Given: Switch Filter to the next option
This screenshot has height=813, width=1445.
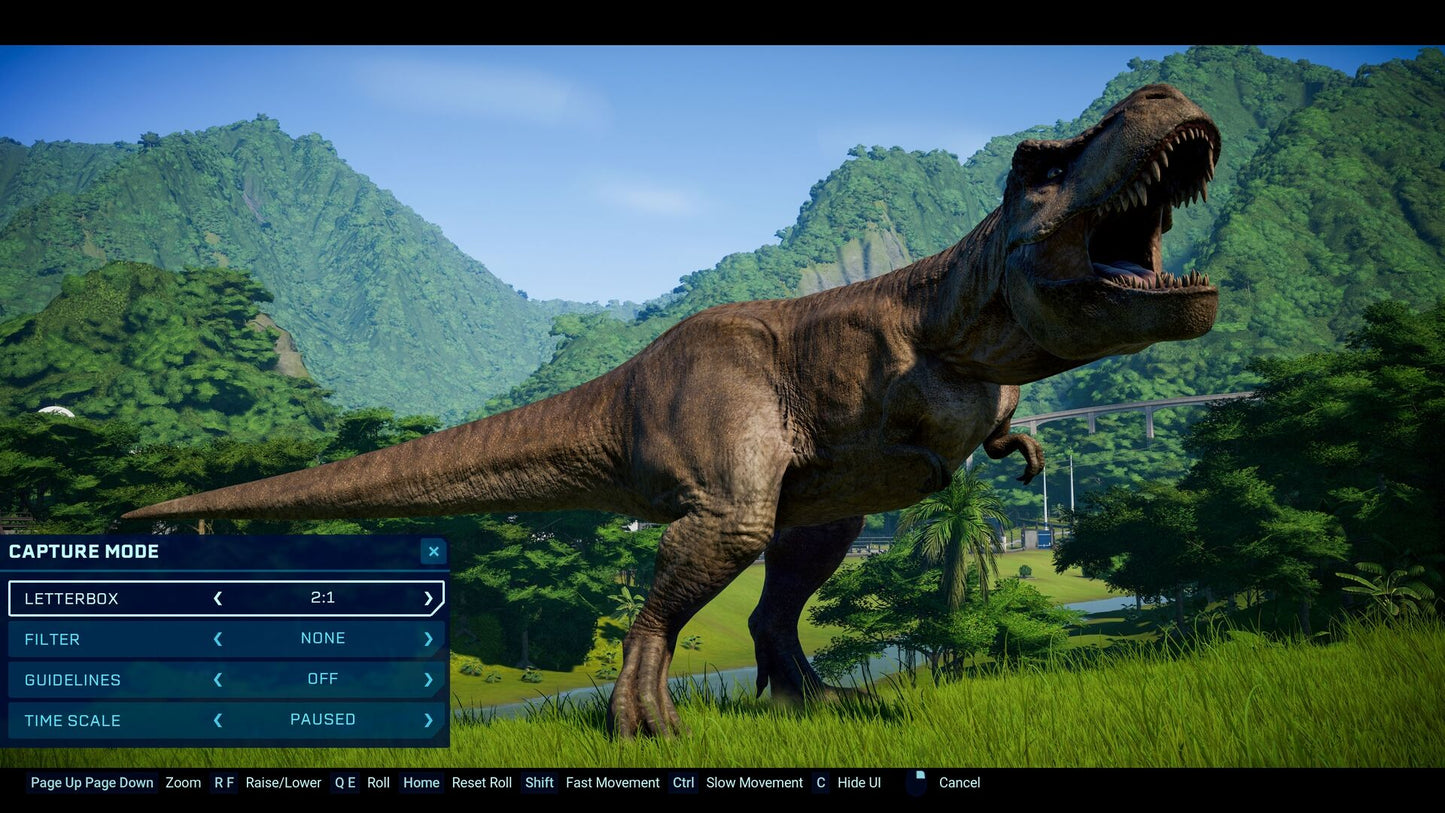Looking at the screenshot, I should [x=428, y=639].
